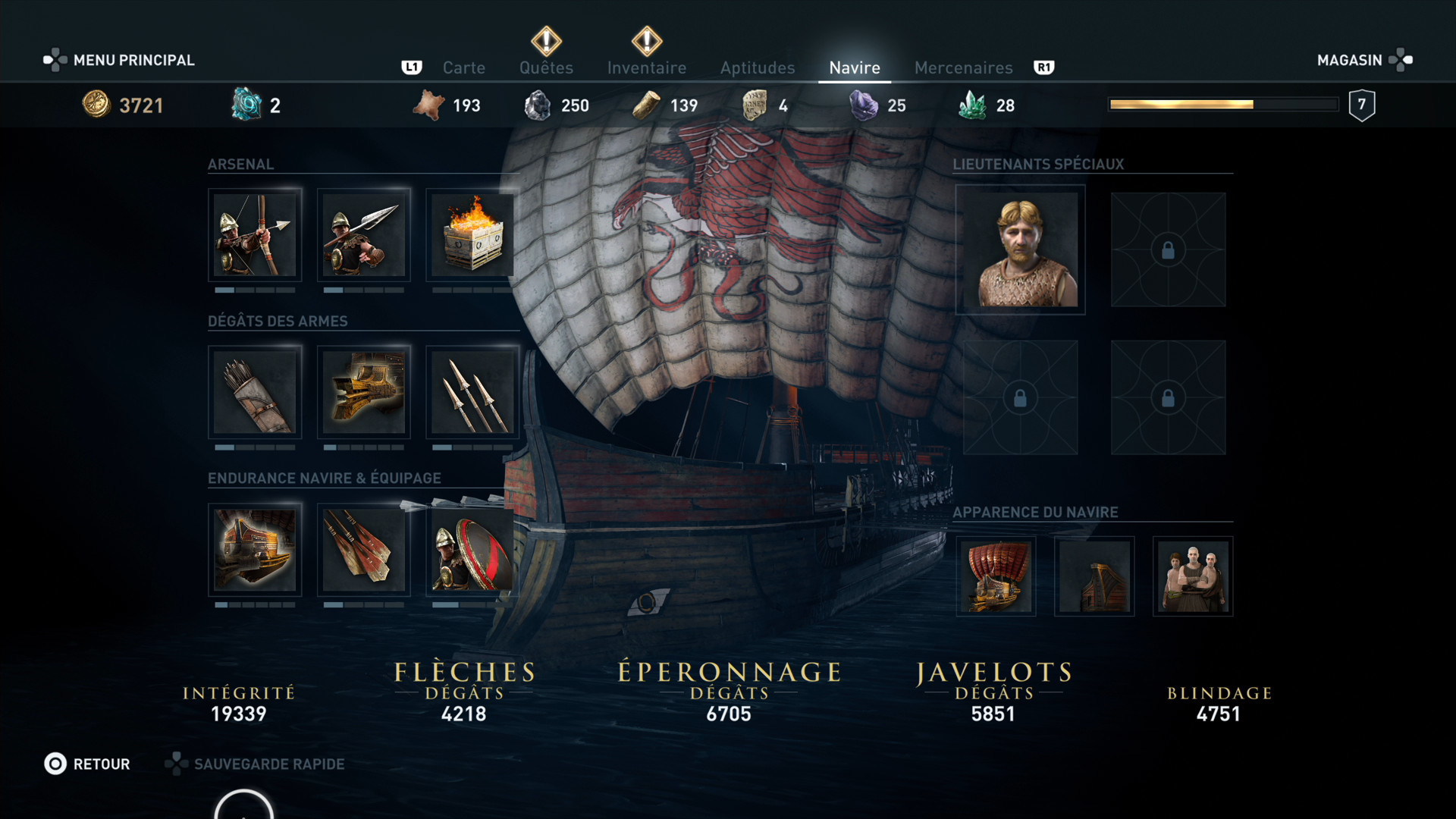This screenshot has width=1456, height=819.
Task: Open the Quêtes tab
Action: tap(546, 67)
